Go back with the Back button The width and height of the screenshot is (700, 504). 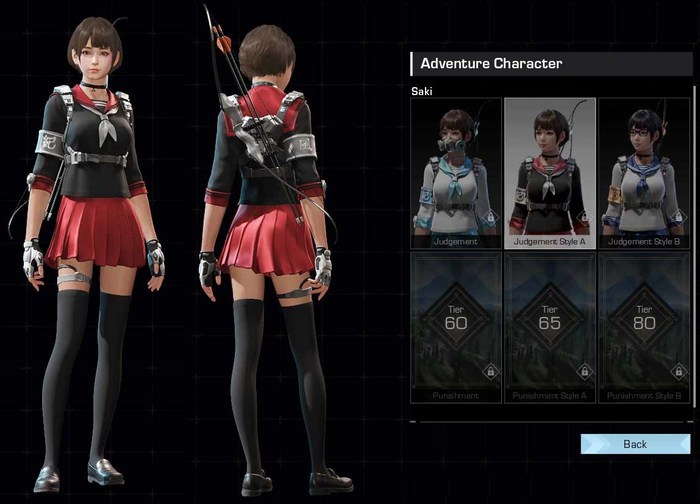coord(634,444)
